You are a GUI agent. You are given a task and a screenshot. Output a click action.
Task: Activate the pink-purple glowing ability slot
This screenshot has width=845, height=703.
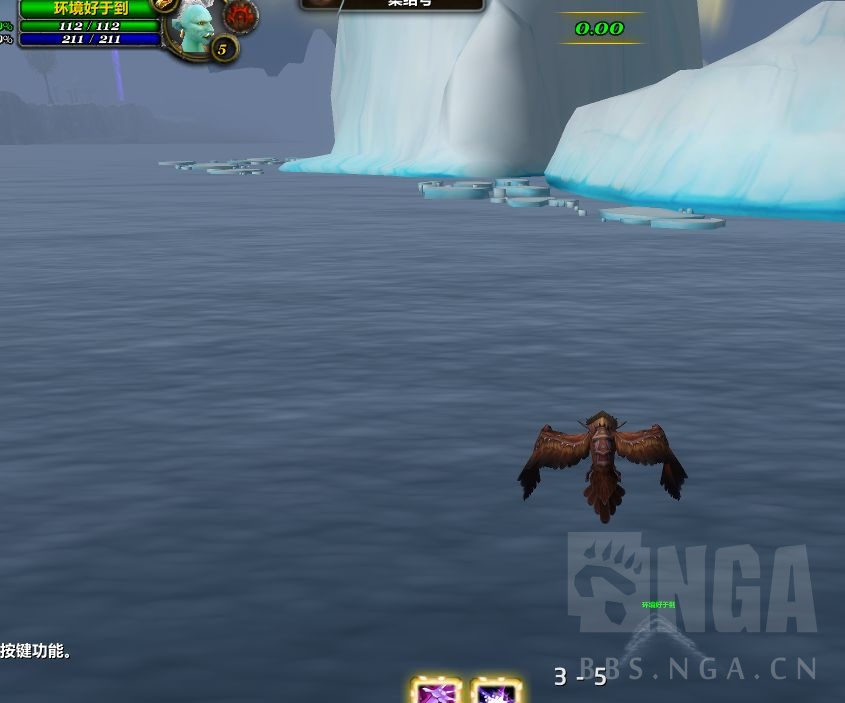click(437, 691)
